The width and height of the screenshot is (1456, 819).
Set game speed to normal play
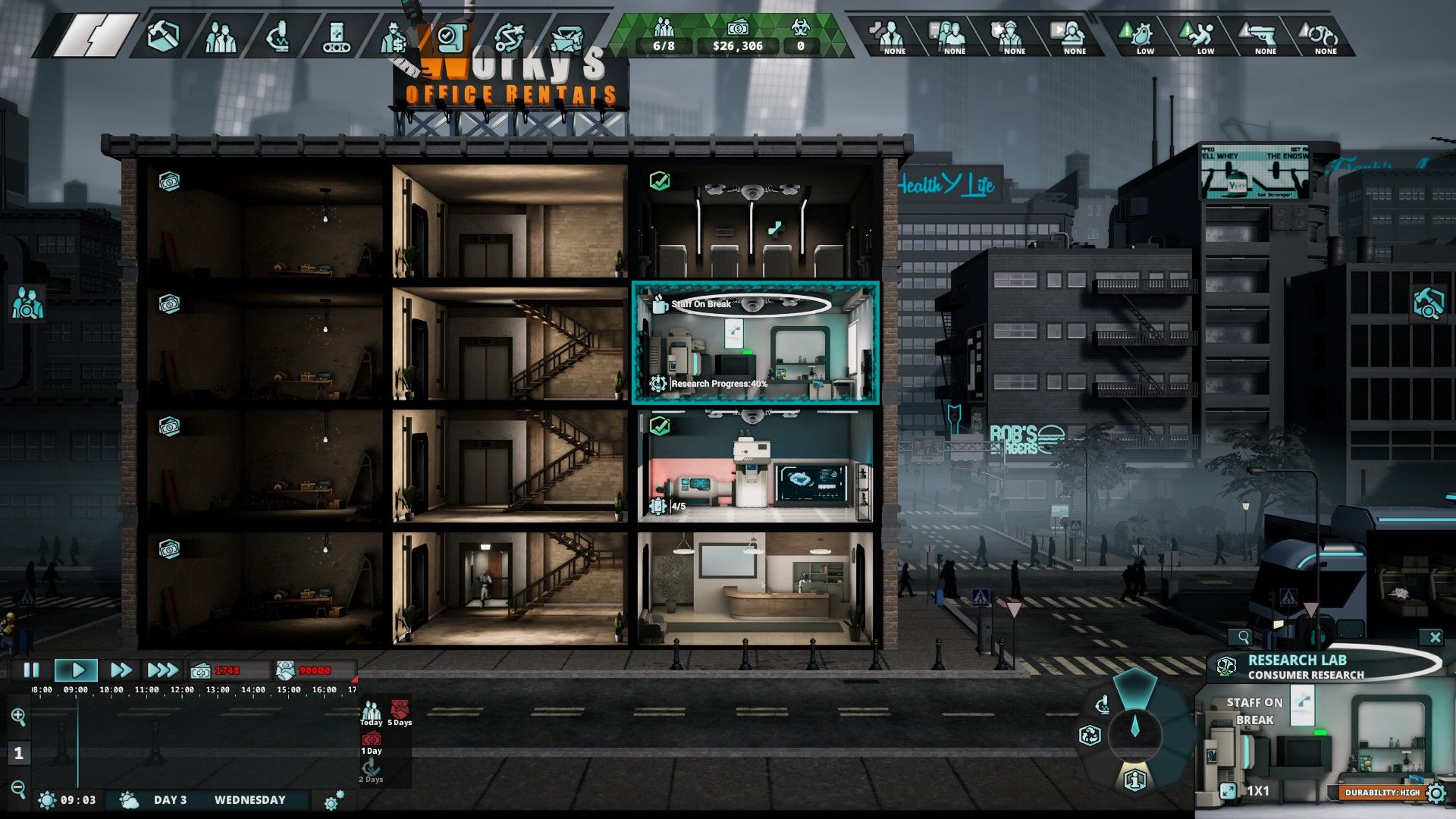click(x=77, y=670)
